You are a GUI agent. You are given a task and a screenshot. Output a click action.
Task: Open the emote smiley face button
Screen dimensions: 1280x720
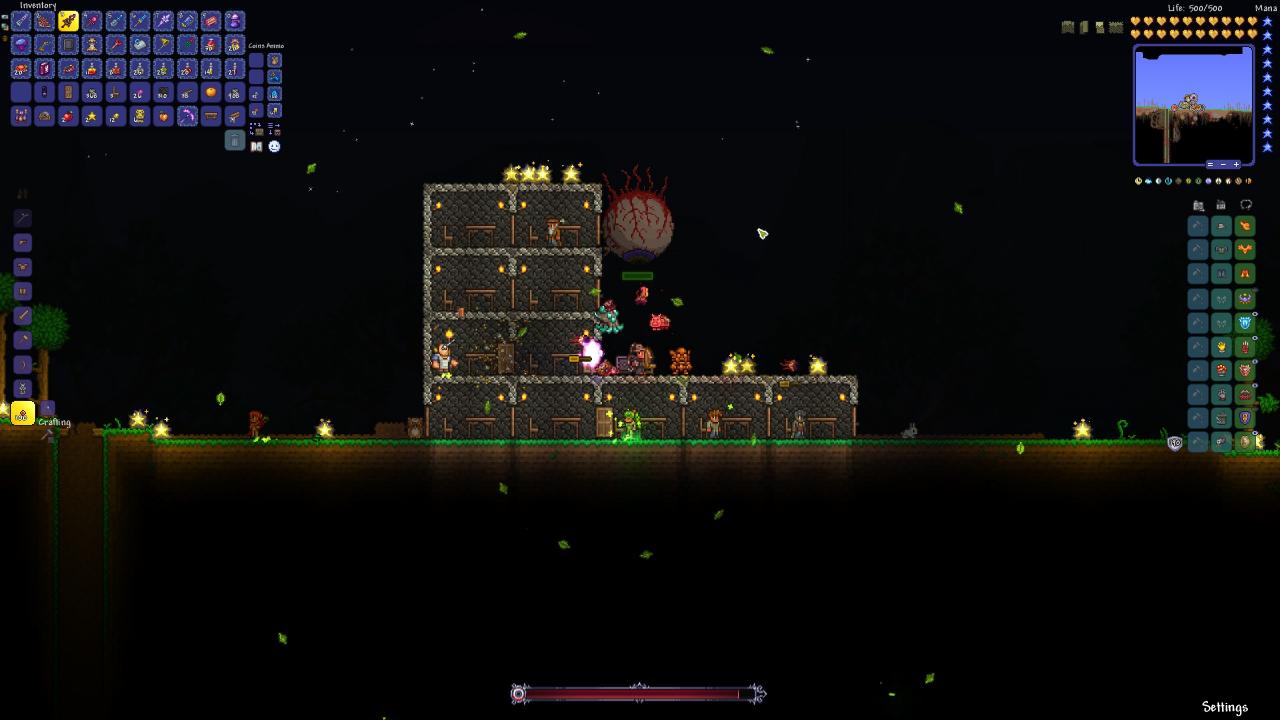click(x=274, y=146)
